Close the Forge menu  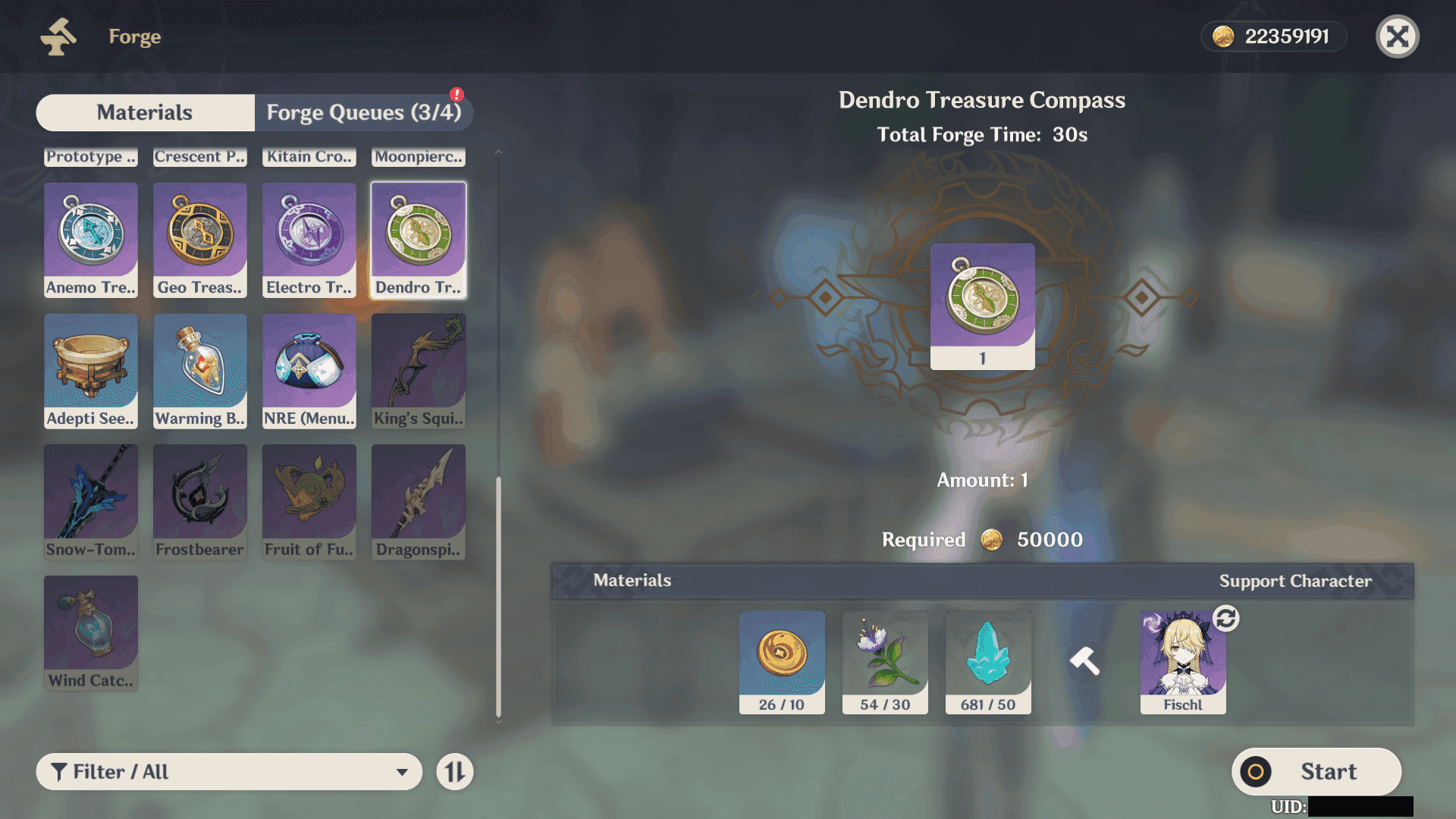pyautogui.click(x=1397, y=36)
